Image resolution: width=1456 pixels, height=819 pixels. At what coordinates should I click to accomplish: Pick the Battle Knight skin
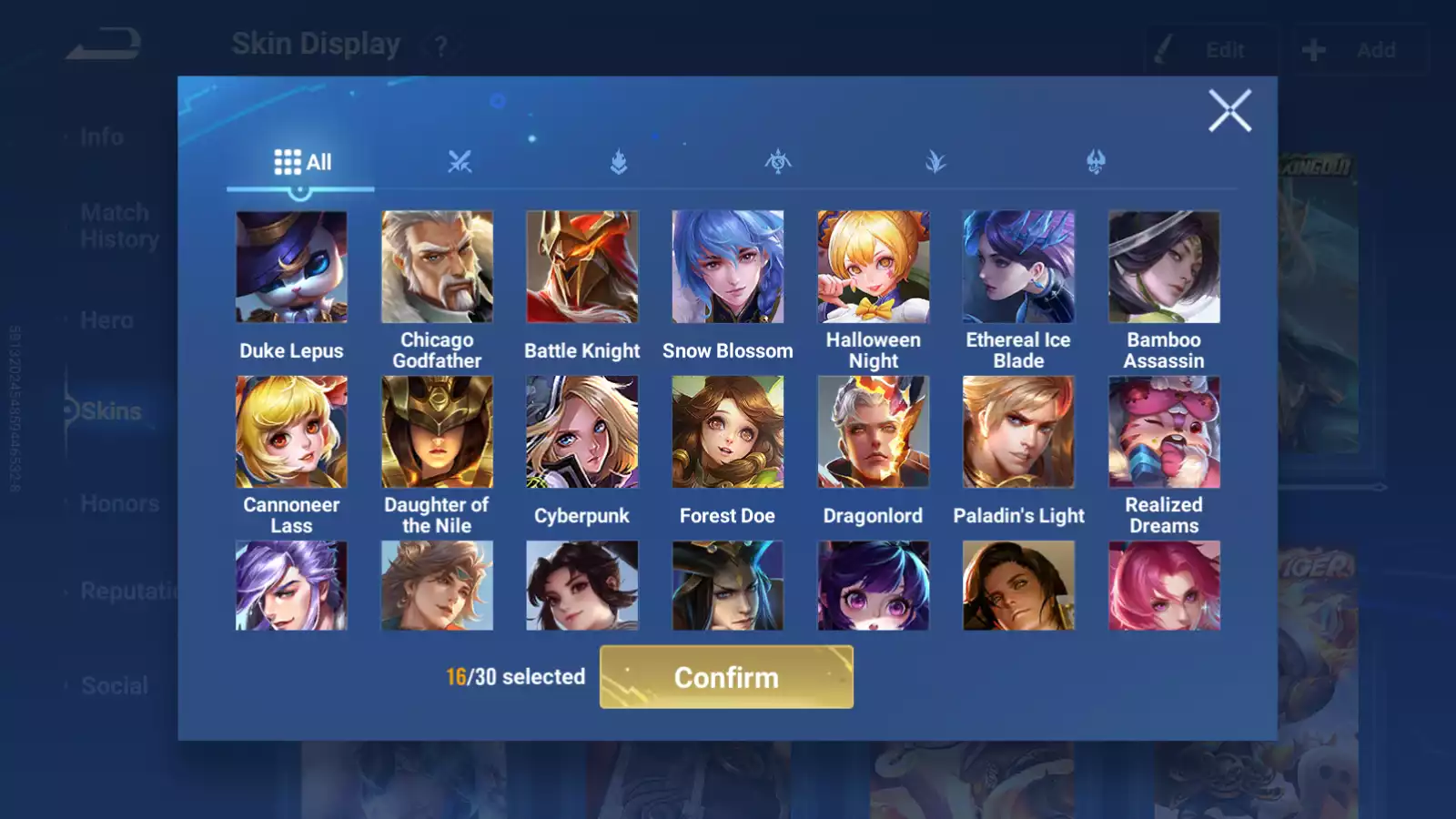tap(582, 268)
